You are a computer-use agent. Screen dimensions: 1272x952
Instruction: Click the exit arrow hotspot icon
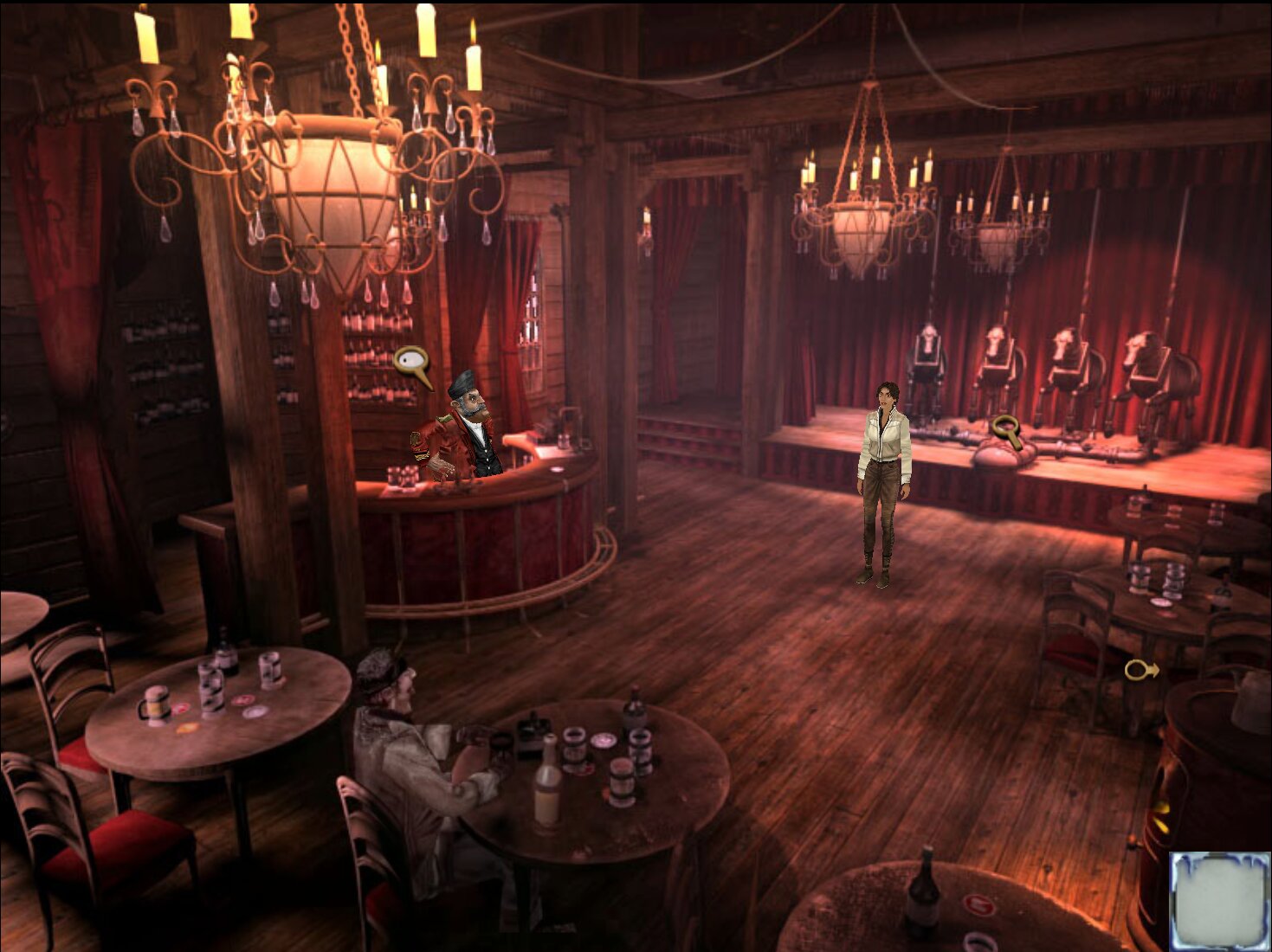[x=1140, y=670]
